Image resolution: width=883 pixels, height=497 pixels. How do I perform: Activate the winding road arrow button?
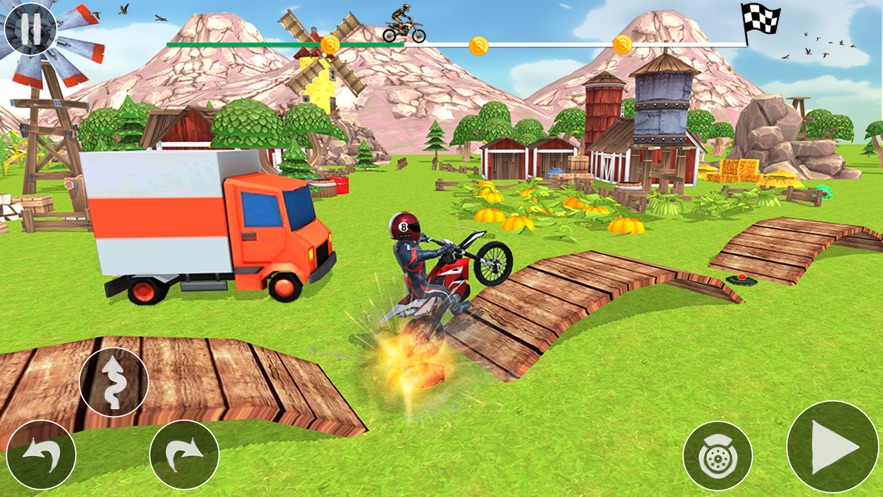[x=114, y=382]
